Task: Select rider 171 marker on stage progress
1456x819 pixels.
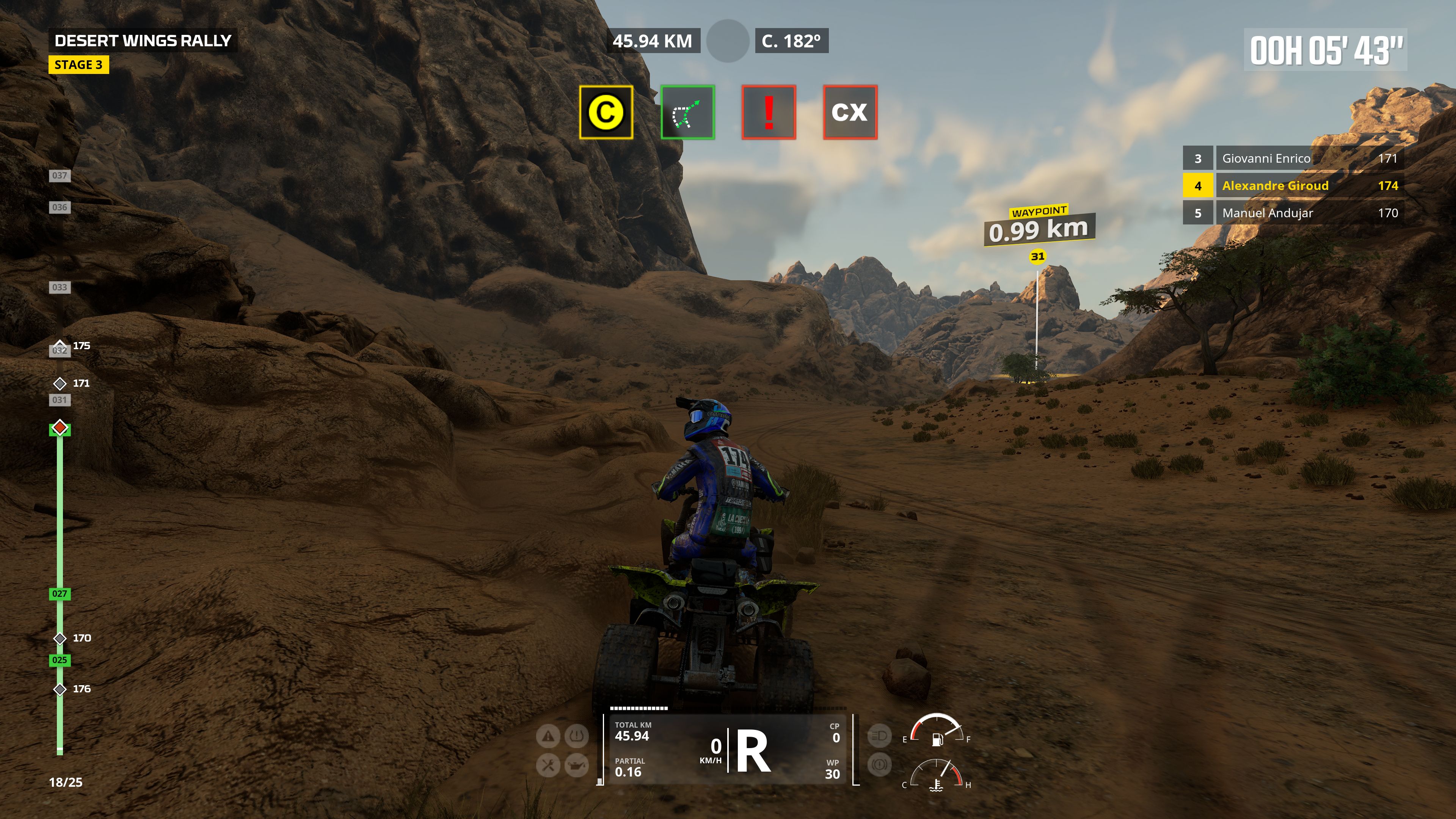Action: (x=60, y=384)
